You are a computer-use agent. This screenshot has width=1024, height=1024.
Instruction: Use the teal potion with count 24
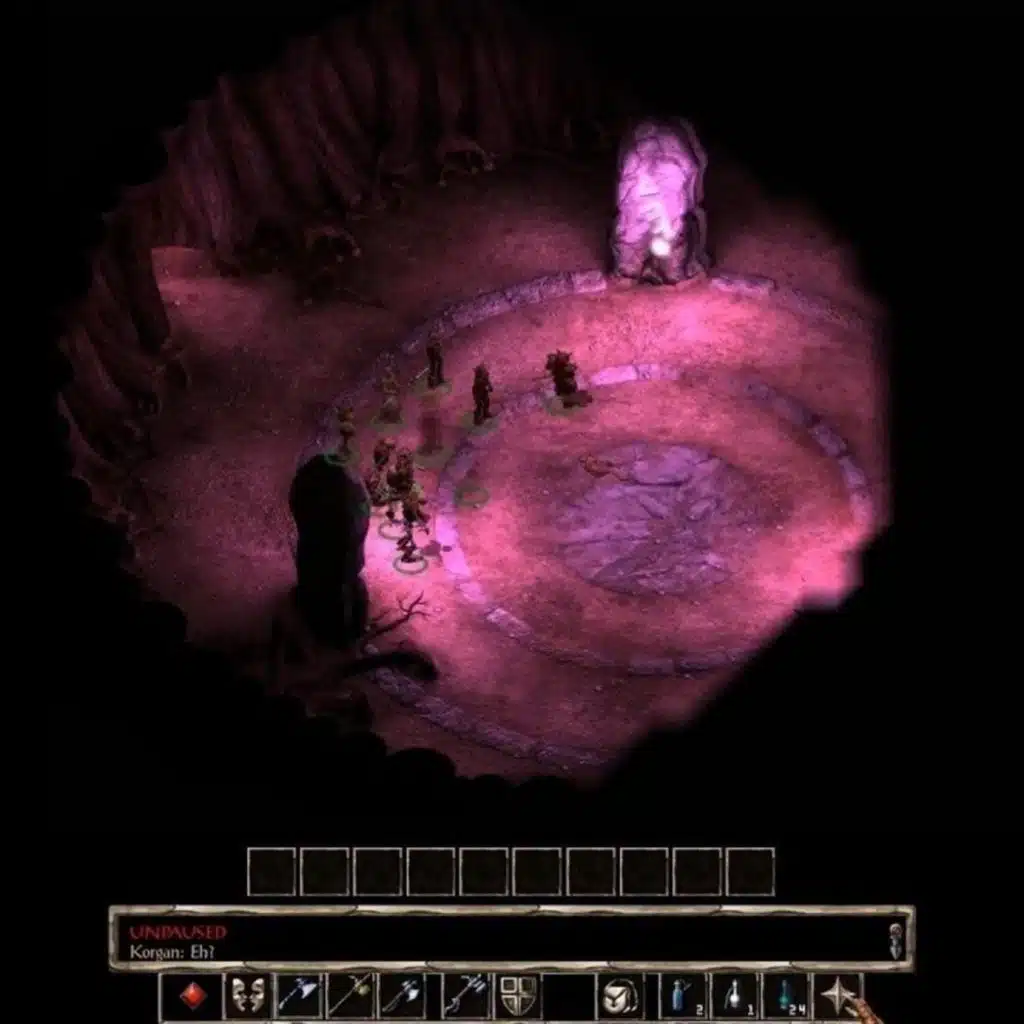click(786, 996)
